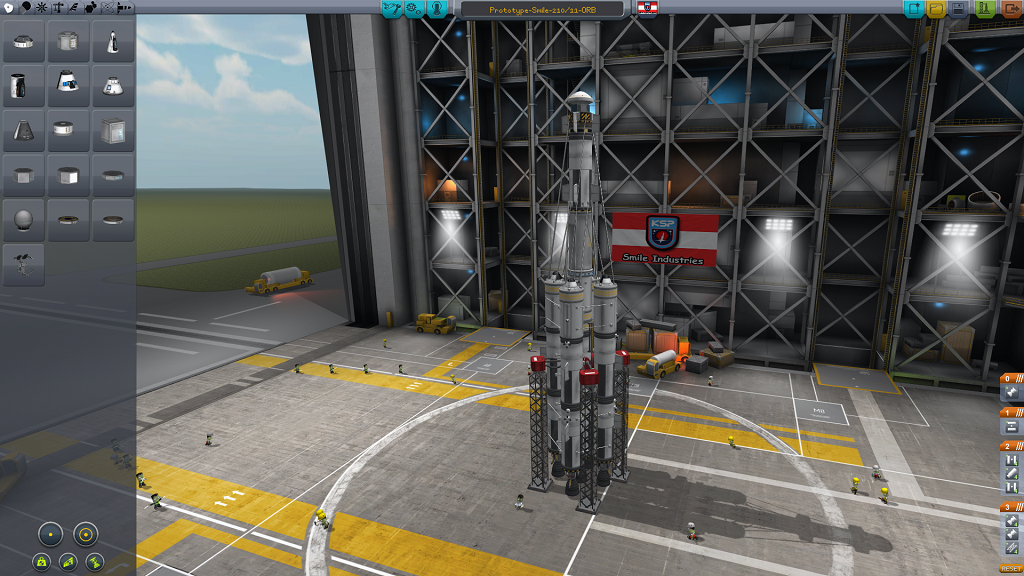
Task: Open the Crew assignment tab
Action: 437,9
